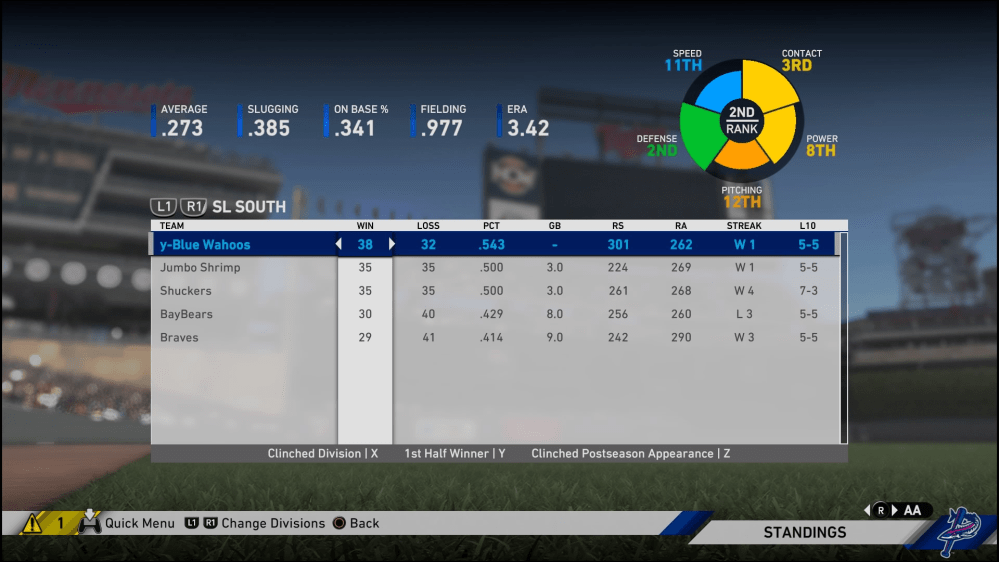Image resolution: width=999 pixels, height=562 pixels.
Task: Select the y-Blue Wahoos standings row
Action: [x=205, y=245]
